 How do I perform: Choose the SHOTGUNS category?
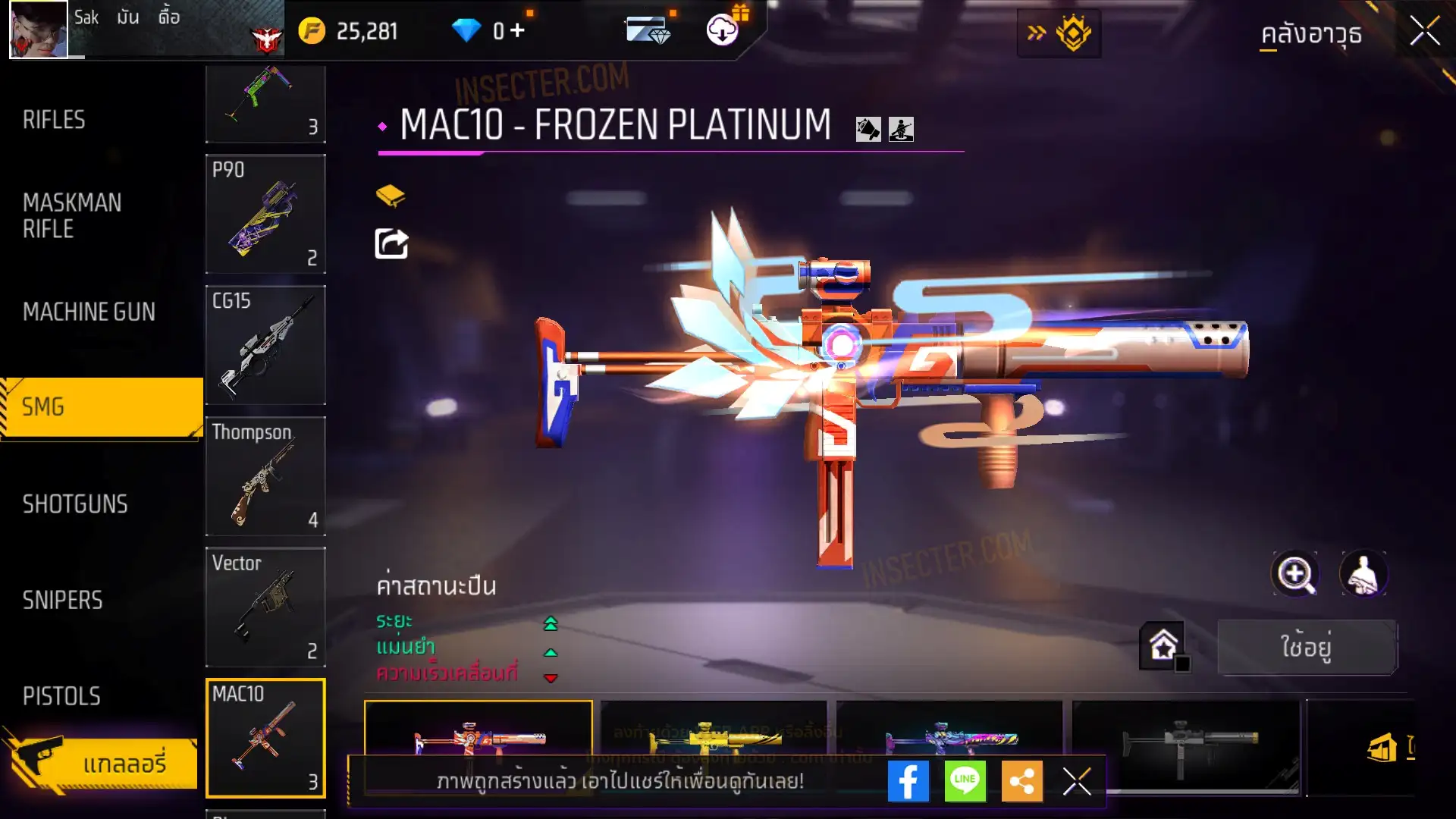click(x=75, y=504)
